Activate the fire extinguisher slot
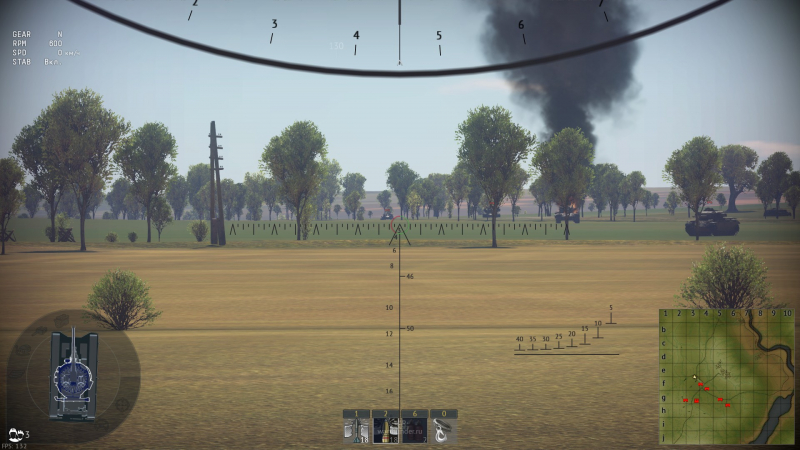 (415, 430)
